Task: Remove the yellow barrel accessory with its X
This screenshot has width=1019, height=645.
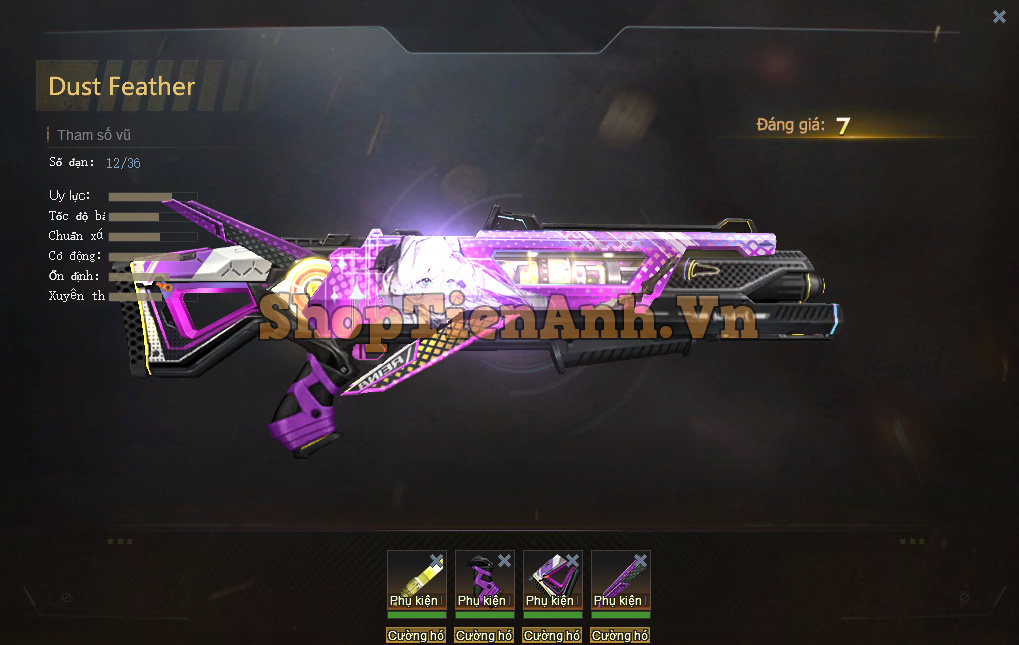Action: pyautogui.click(x=436, y=561)
